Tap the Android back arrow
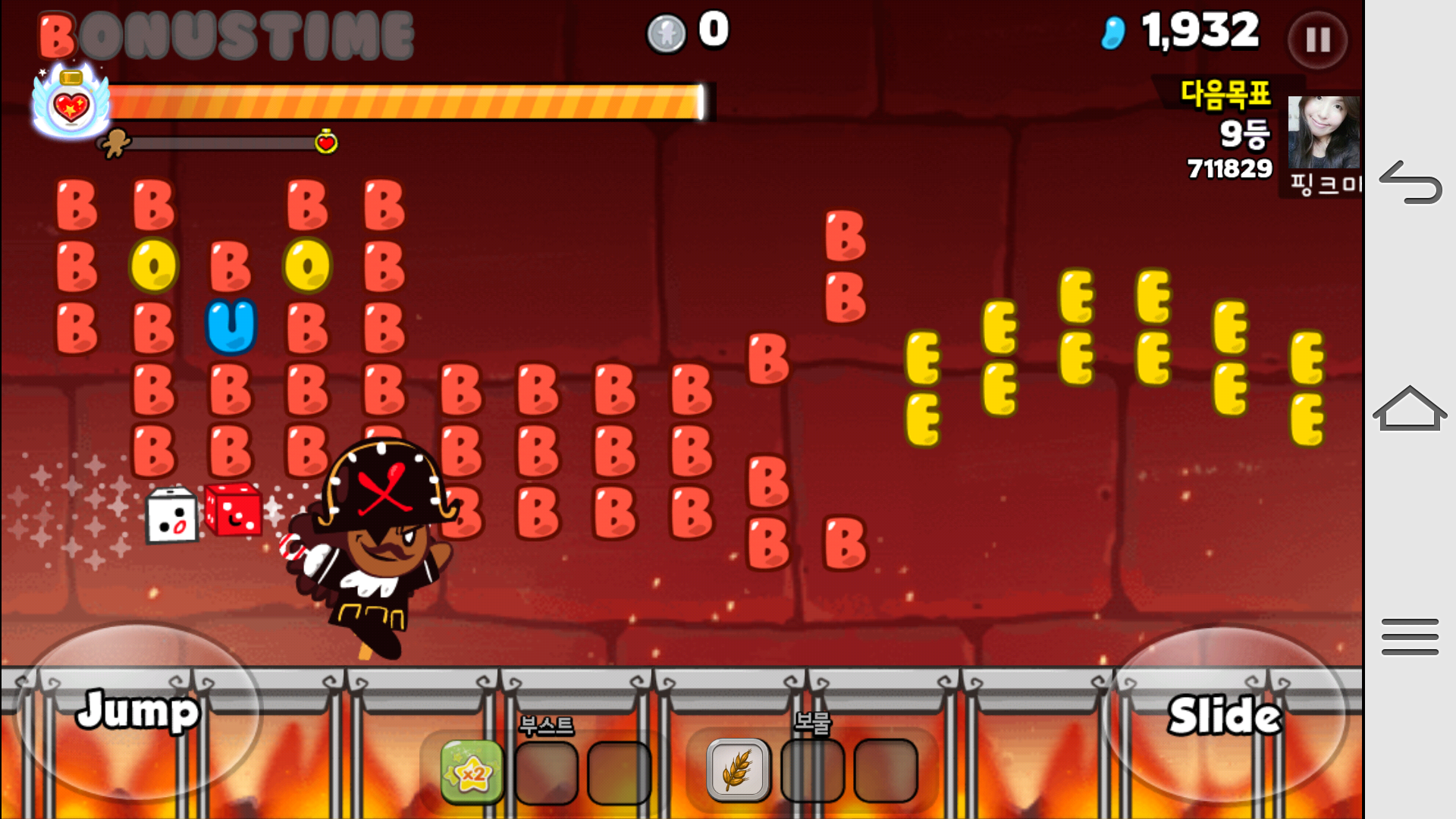Viewport: 1456px width, 819px height. tap(1410, 184)
